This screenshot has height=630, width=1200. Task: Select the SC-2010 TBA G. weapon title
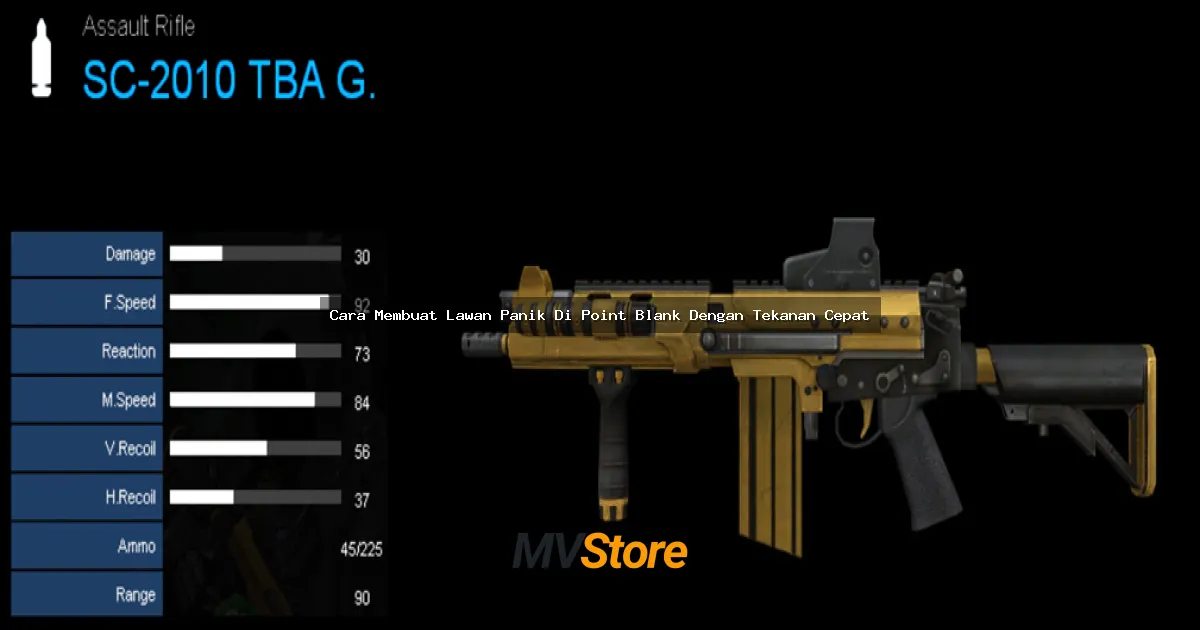pyautogui.click(x=229, y=81)
